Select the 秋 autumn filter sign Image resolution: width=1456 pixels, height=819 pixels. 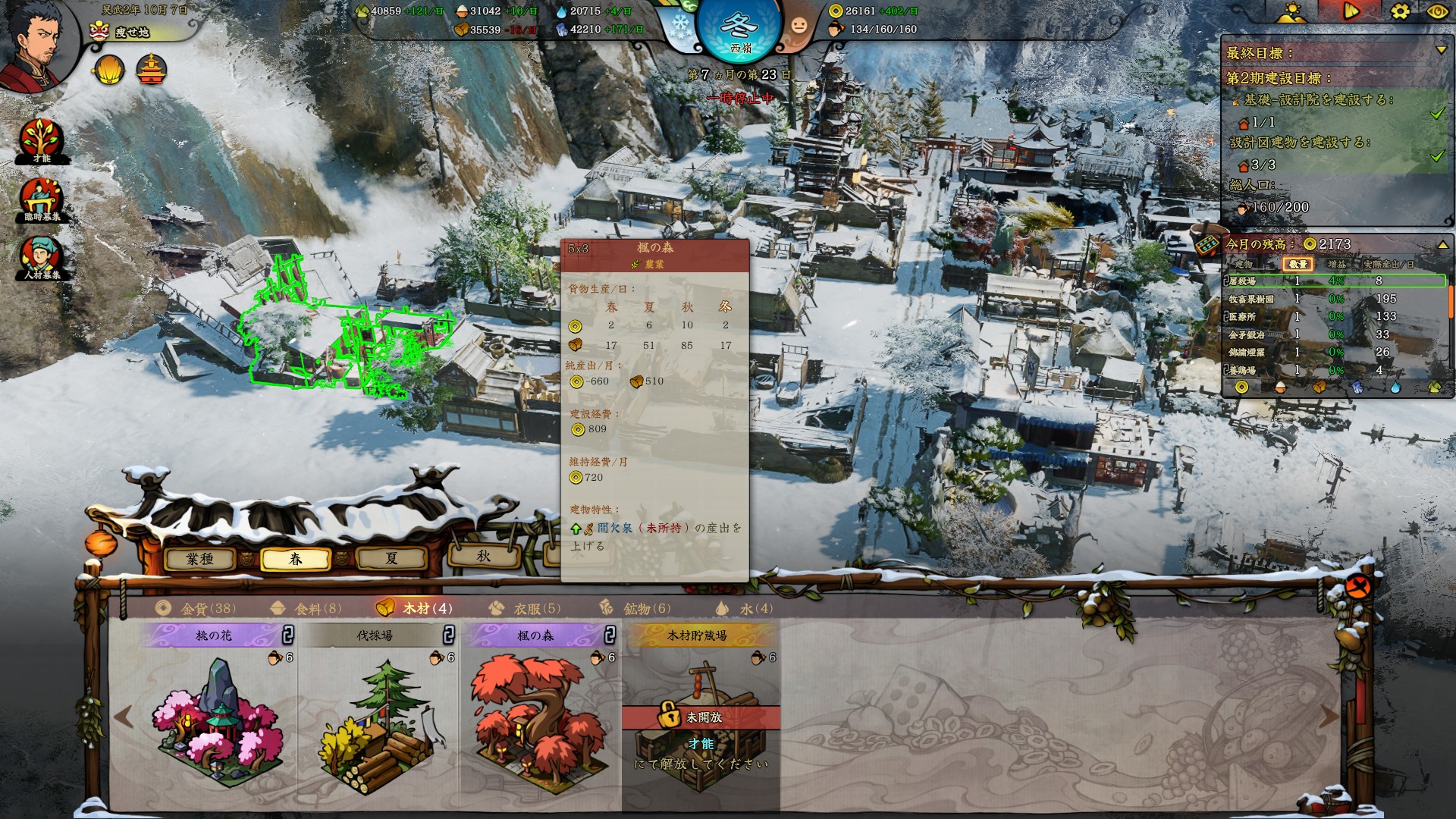click(484, 556)
